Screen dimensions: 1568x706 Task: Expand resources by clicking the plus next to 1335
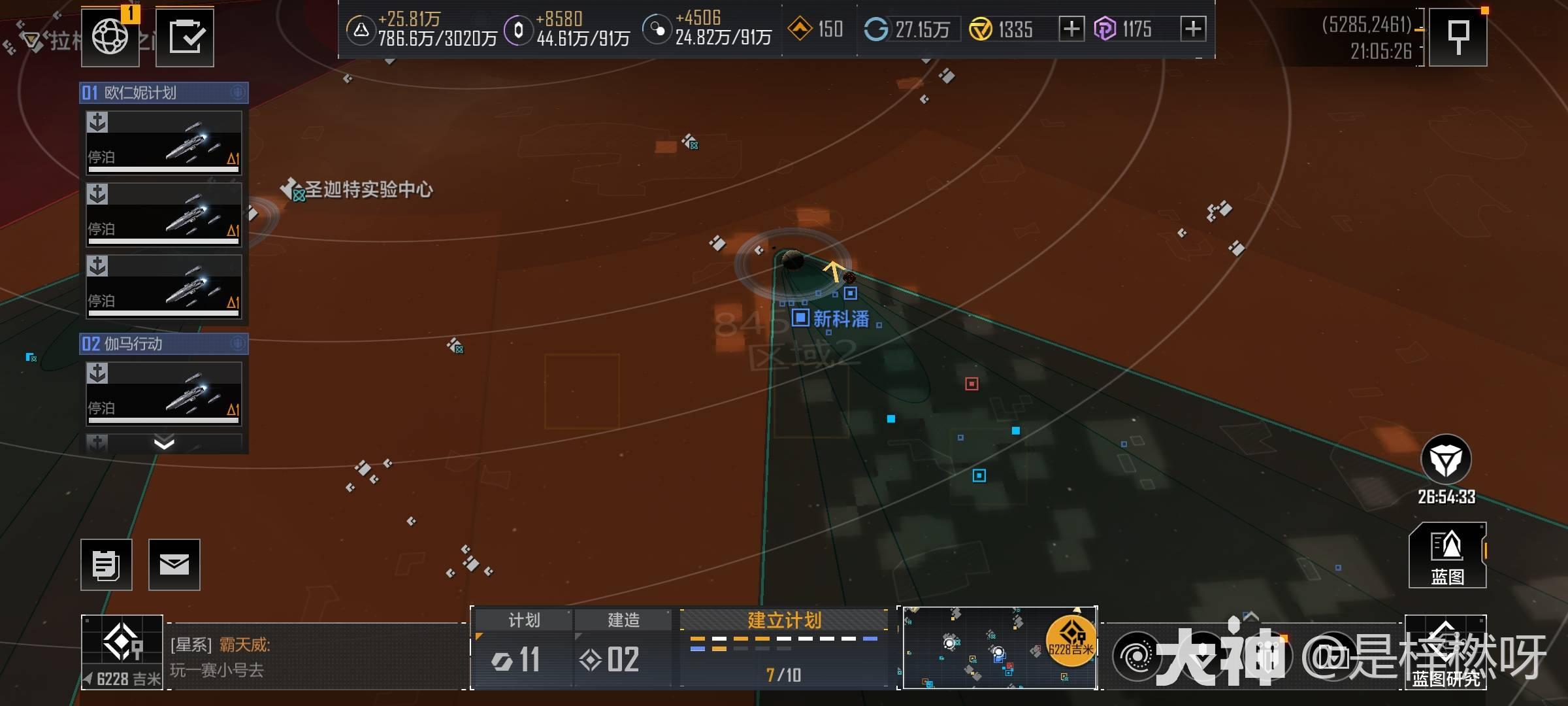1071,29
